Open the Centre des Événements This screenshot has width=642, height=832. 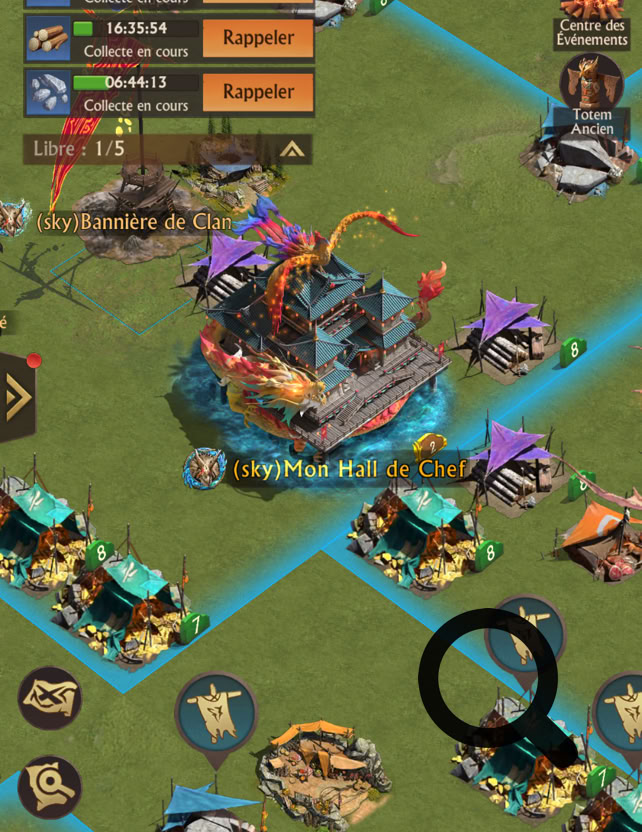[x=593, y=22]
